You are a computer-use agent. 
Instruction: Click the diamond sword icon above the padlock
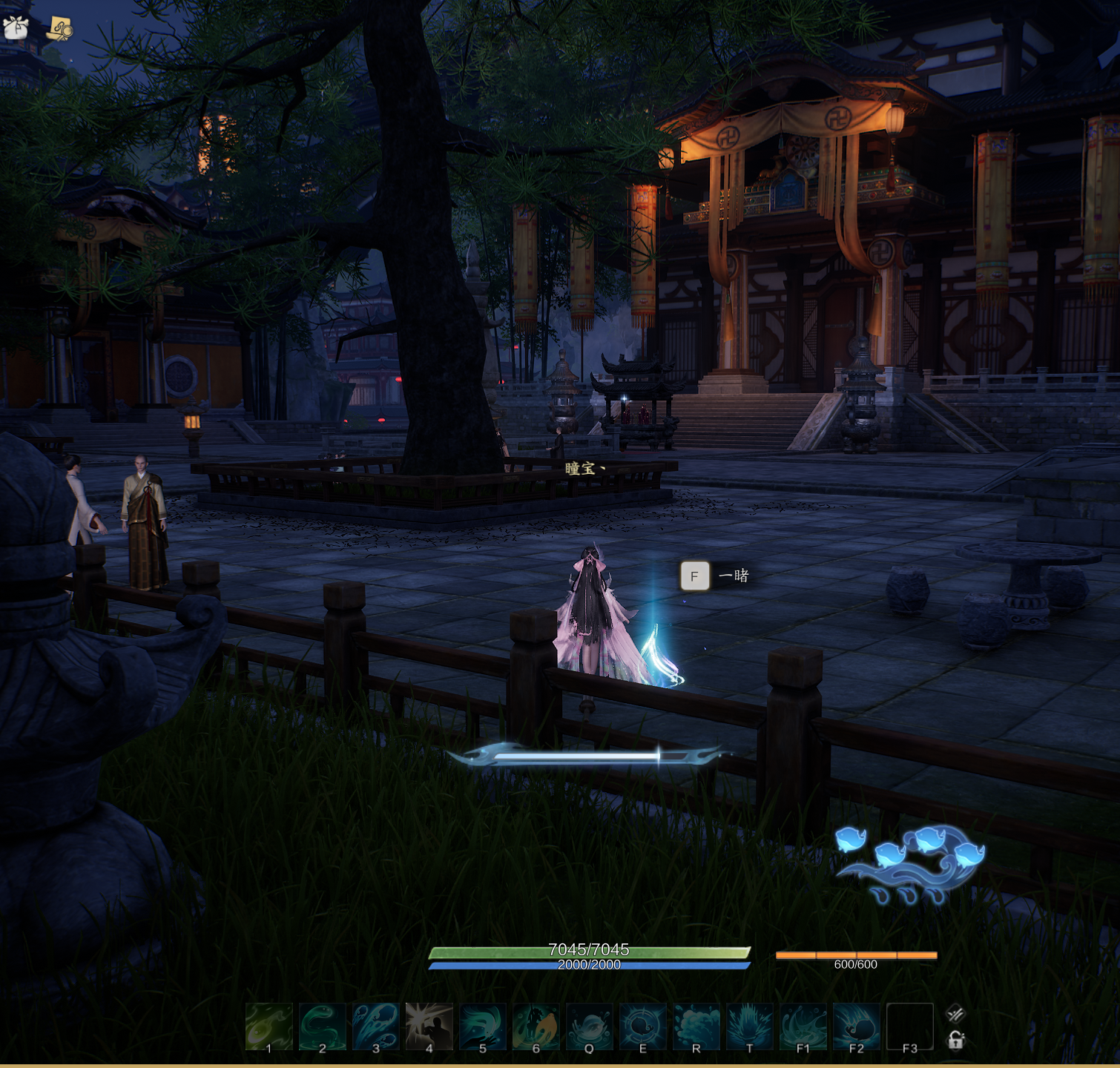click(955, 1013)
